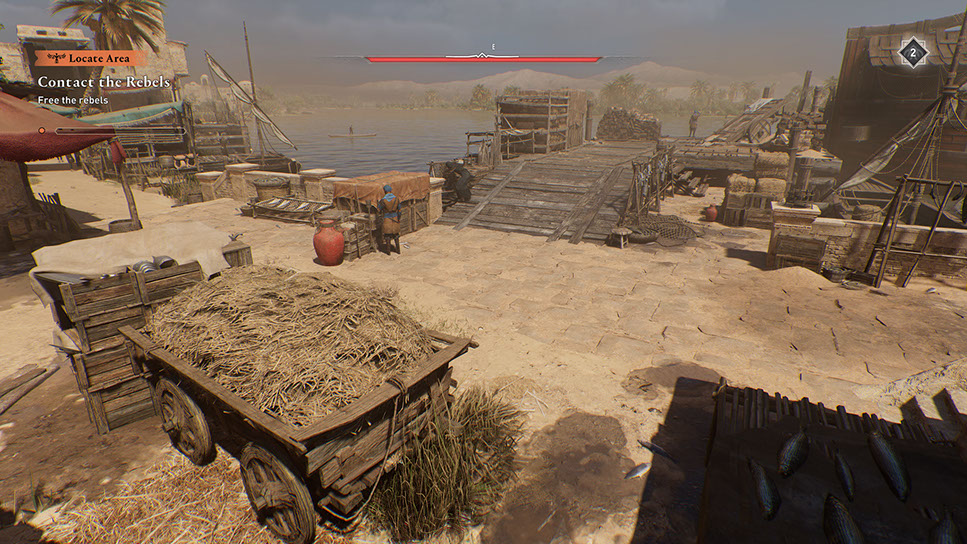Click the orange Locate Area banner
Screen dimensions: 967x544
click(x=91, y=58)
